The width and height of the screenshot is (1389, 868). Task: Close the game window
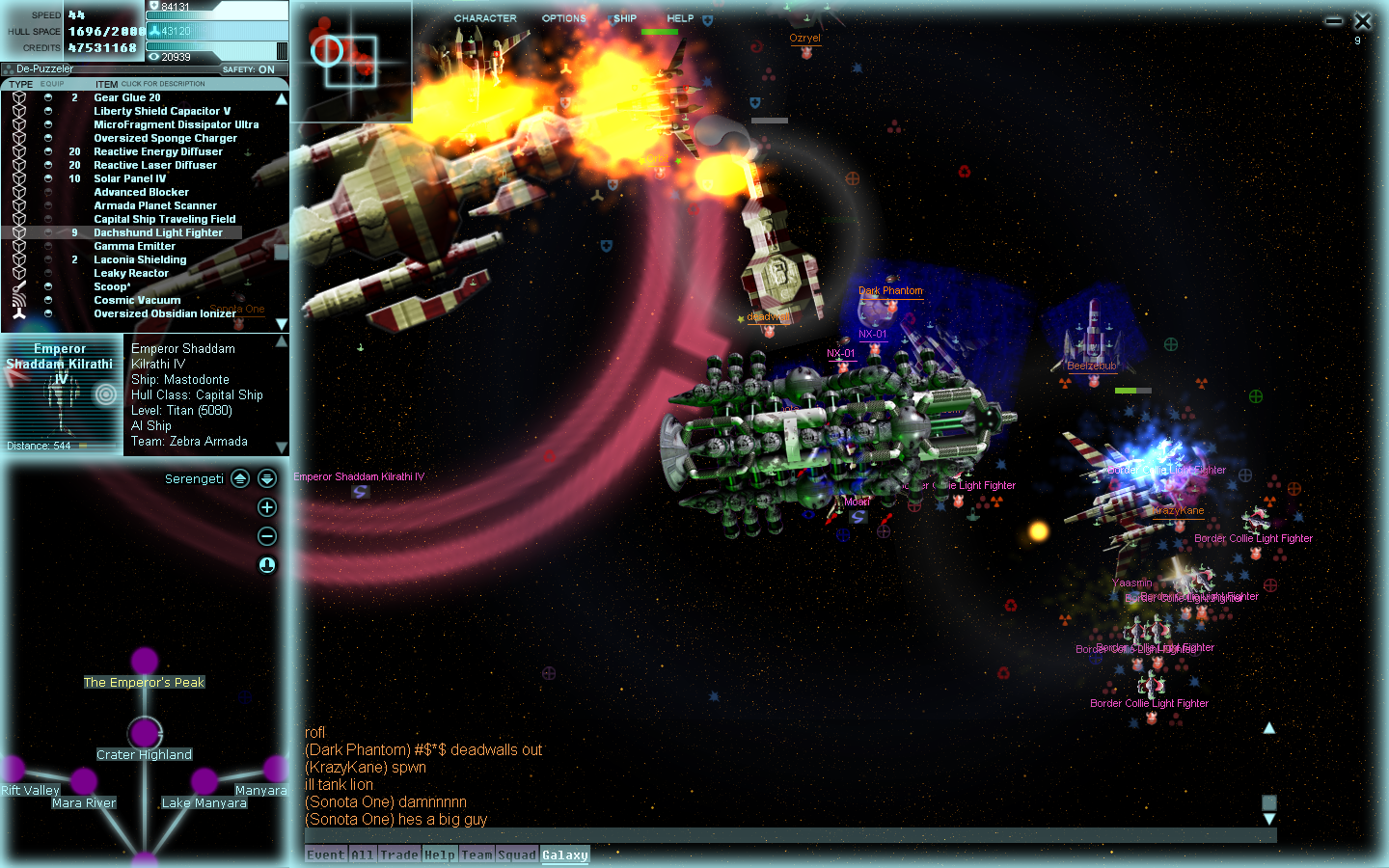(1363, 21)
